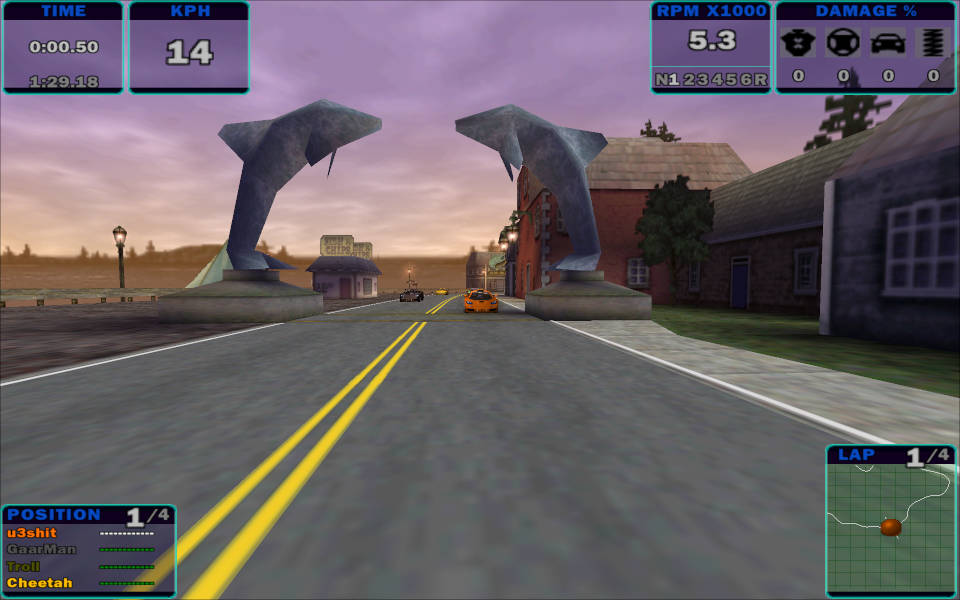
Task: Click the orange car marker on minimap
Action: point(890,526)
